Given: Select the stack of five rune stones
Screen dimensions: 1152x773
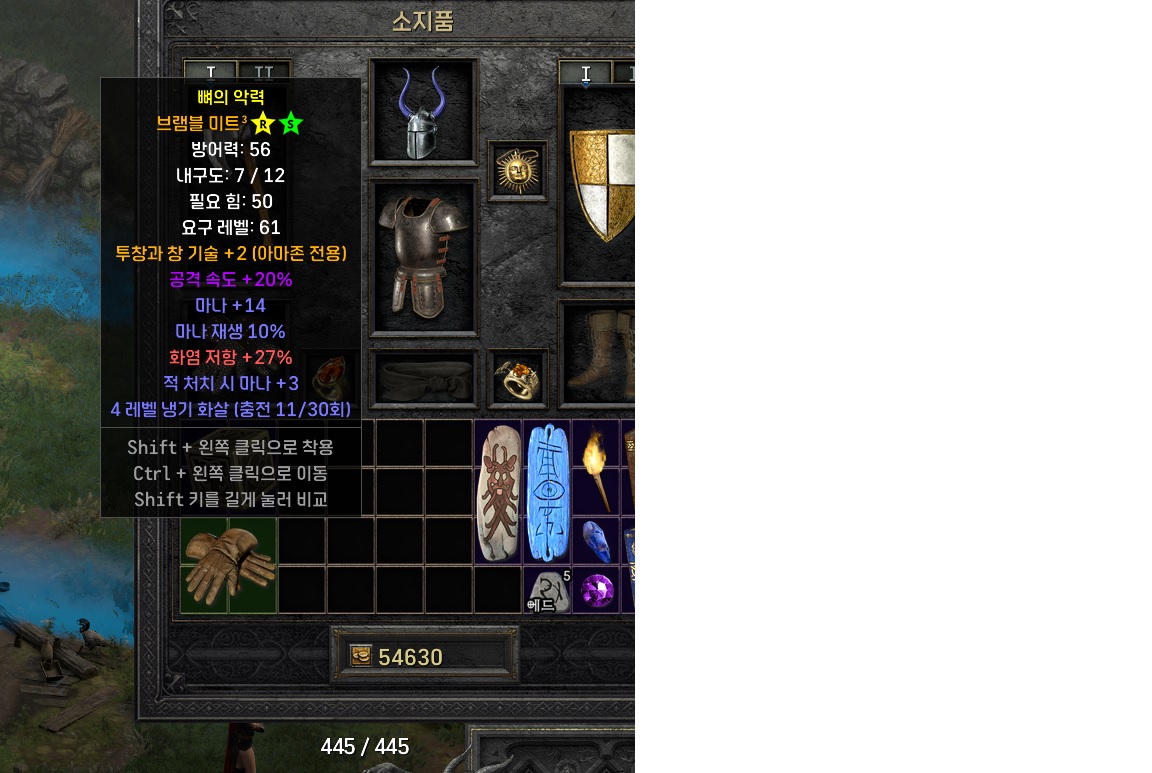Looking at the screenshot, I should coord(547,591).
